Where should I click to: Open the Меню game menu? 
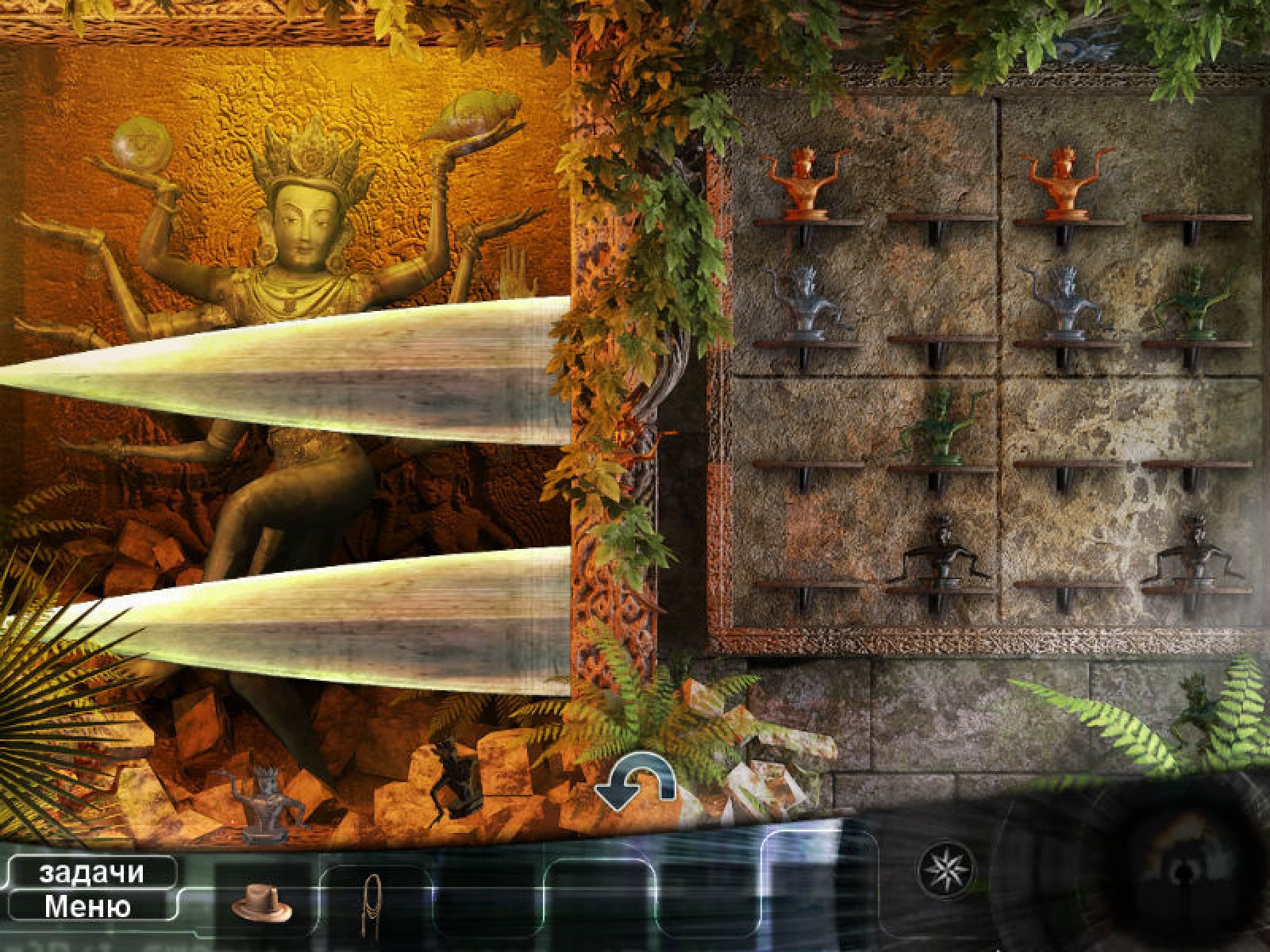click(x=87, y=905)
